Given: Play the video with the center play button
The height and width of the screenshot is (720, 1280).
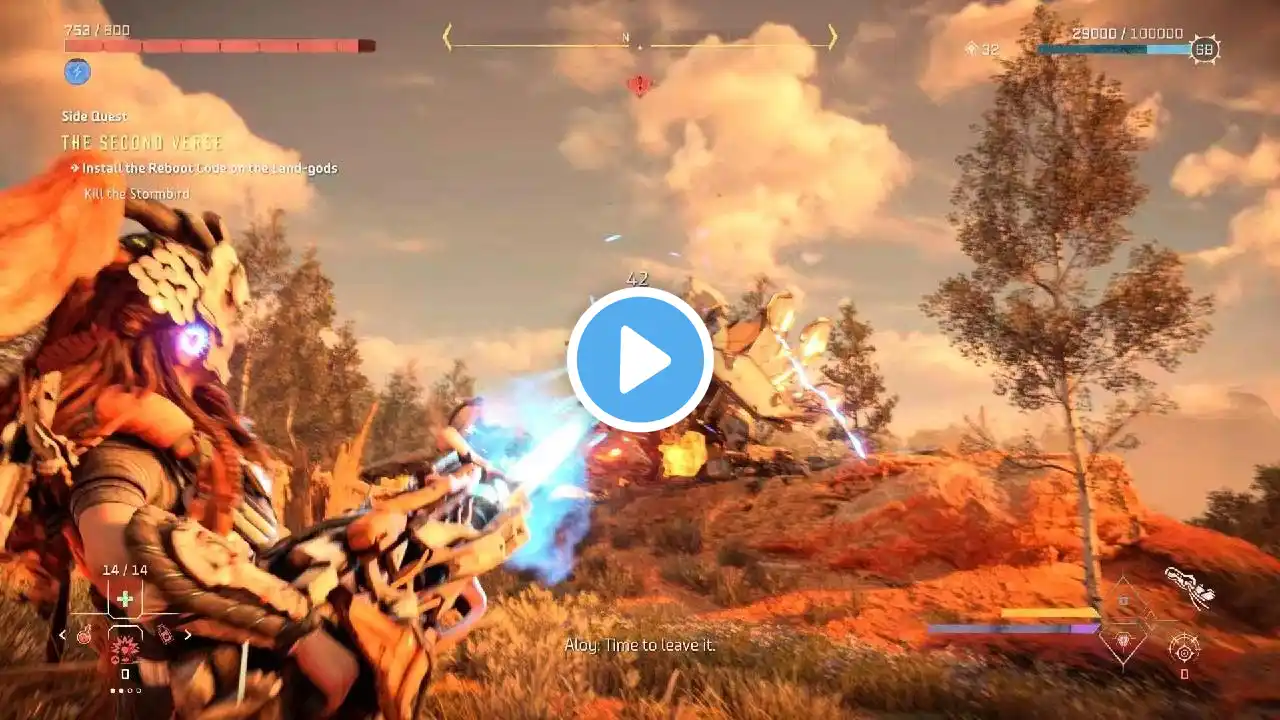Looking at the screenshot, I should (x=640, y=360).
